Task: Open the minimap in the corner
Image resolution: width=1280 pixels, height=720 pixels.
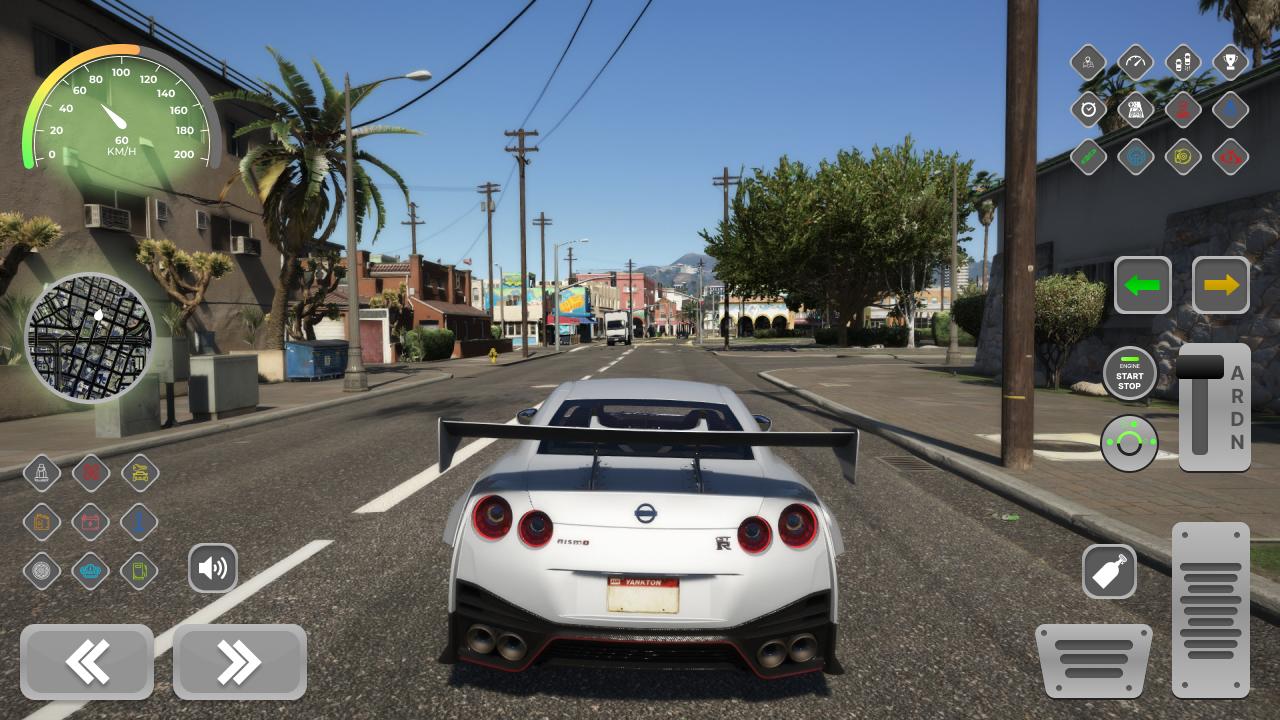Action: click(x=90, y=338)
